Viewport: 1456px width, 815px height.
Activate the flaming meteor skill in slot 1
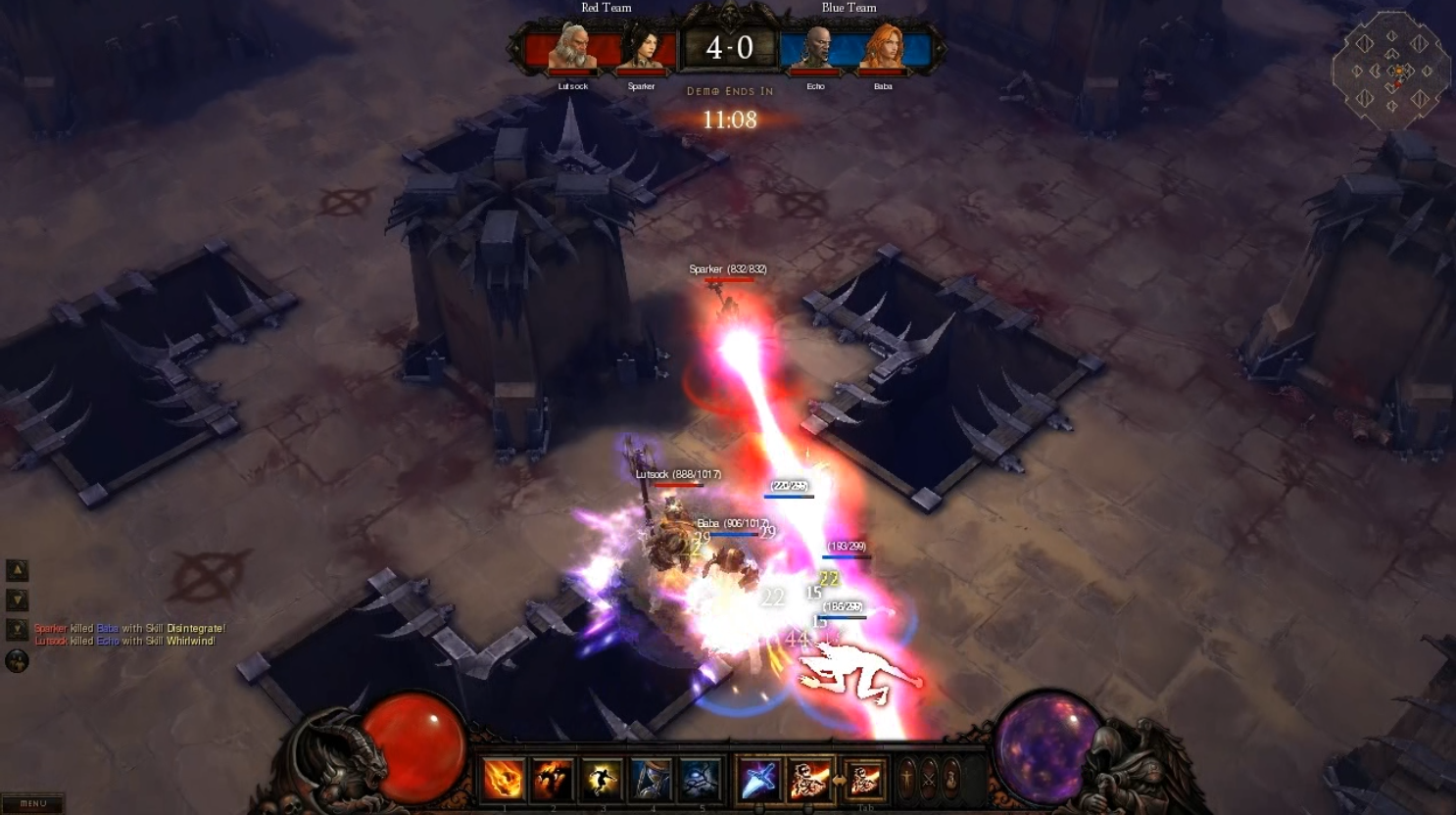[504, 780]
